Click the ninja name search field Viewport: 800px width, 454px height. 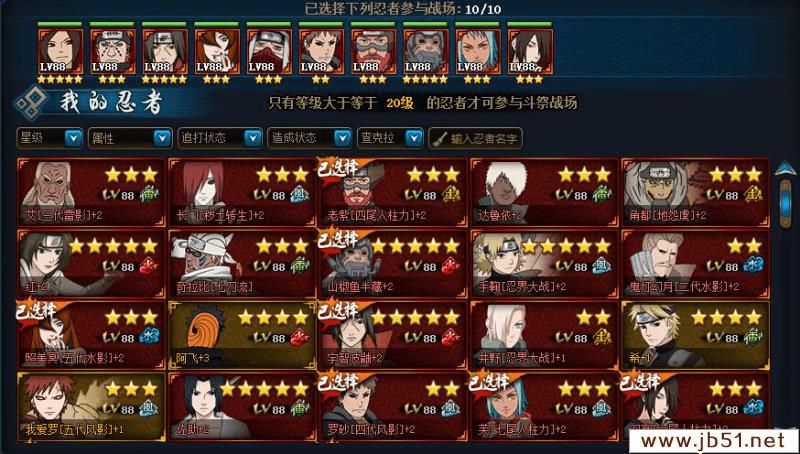[x=483, y=137]
